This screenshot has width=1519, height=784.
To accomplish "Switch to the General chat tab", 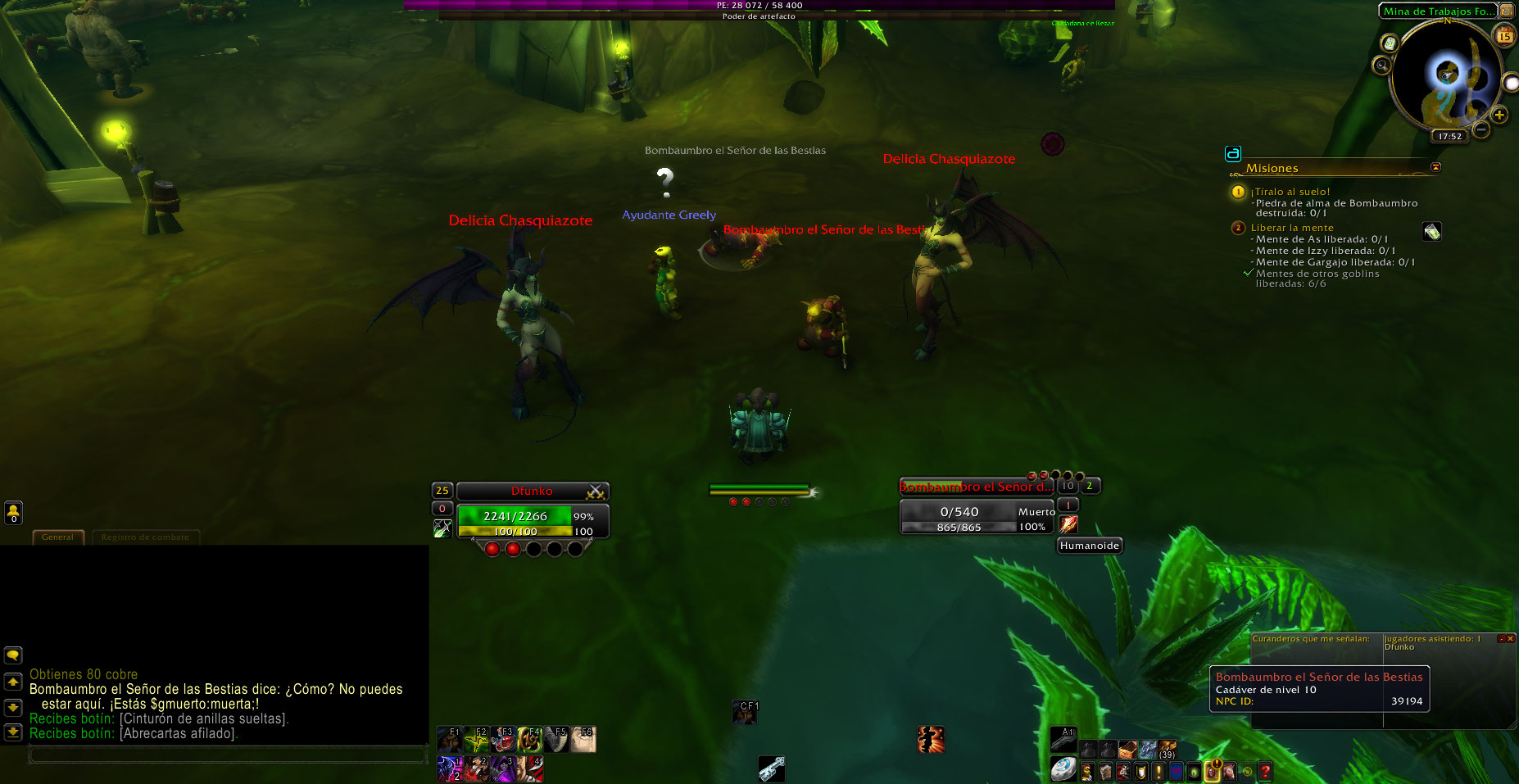I will (x=57, y=537).
